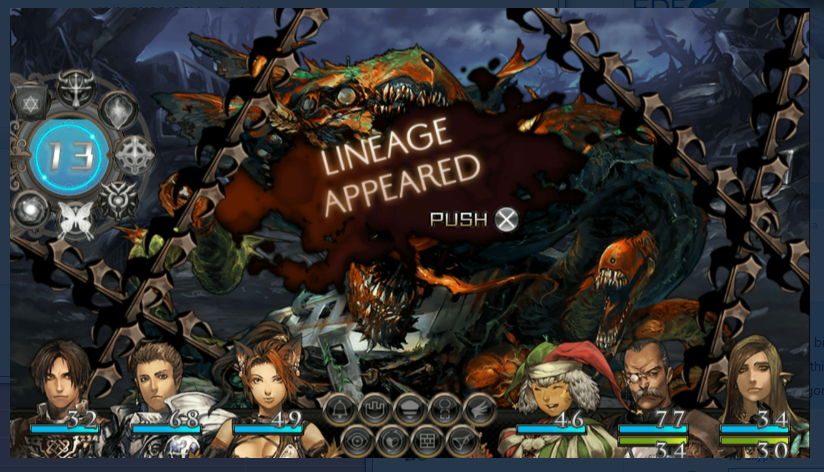Pick the white butterfly icon

[x=72, y=220]
